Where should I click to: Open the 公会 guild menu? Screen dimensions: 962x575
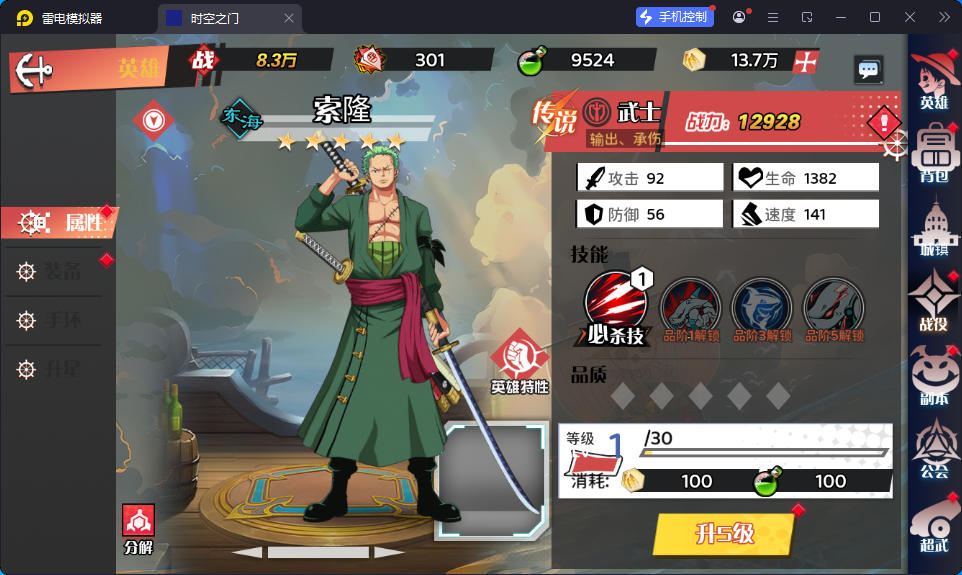click(934, 449)
